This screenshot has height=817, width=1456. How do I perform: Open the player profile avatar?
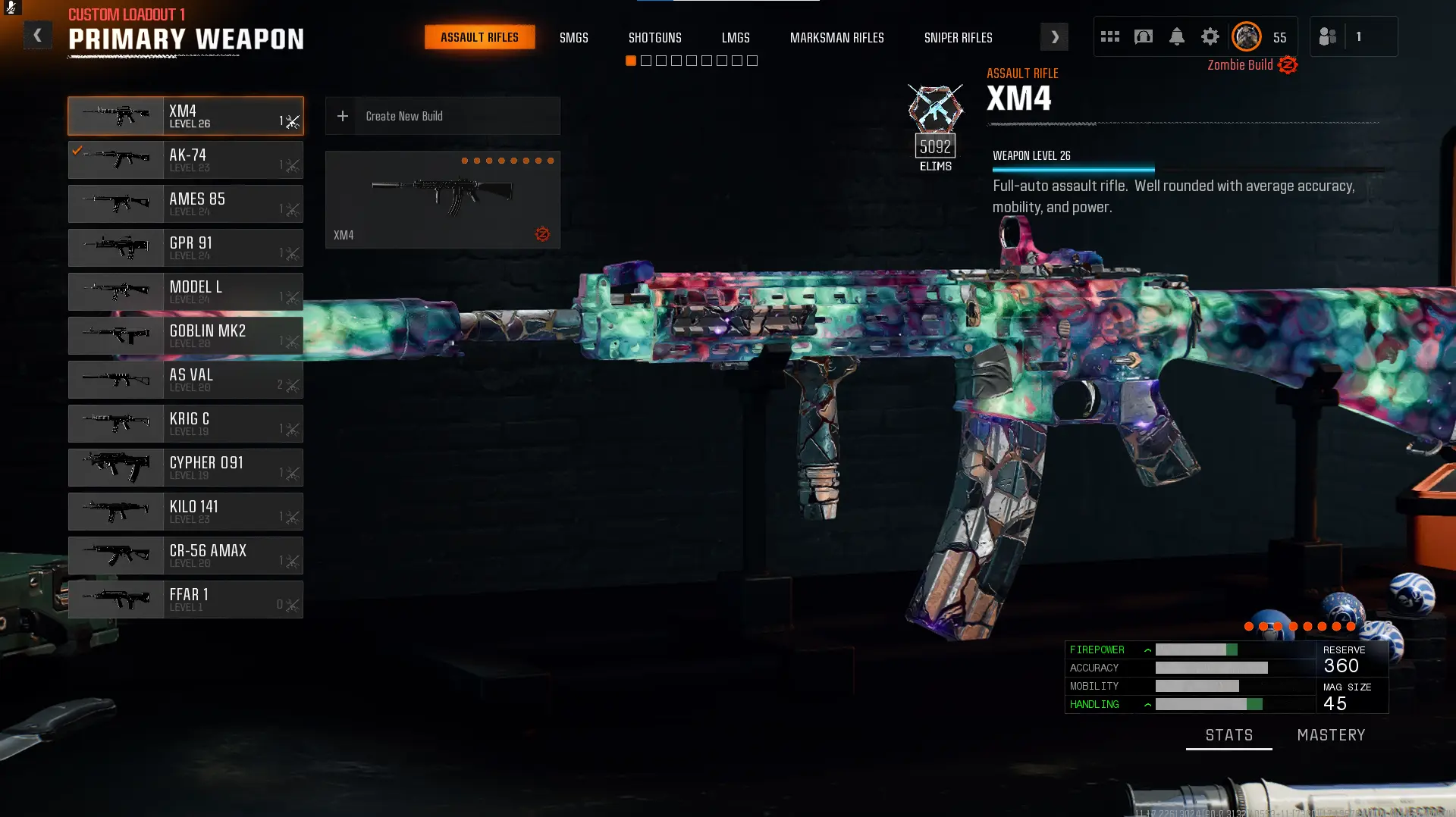[x=1246, y=36]
